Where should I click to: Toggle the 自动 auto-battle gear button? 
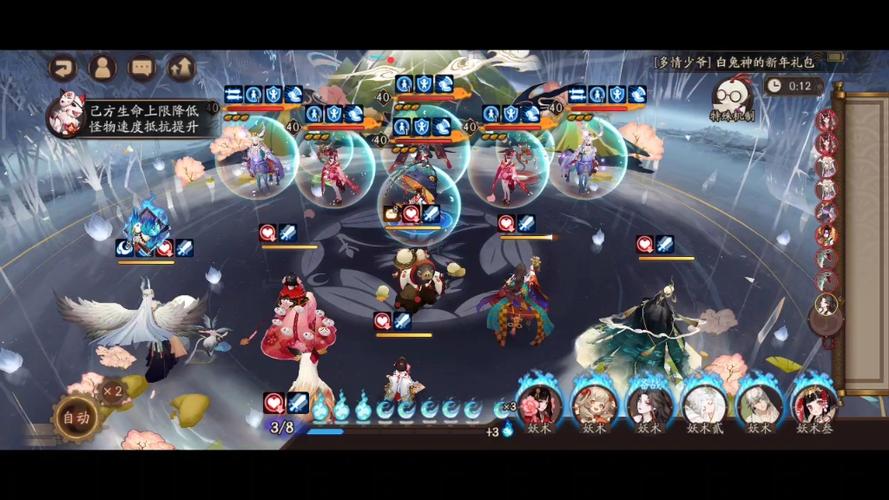(75, 415)
